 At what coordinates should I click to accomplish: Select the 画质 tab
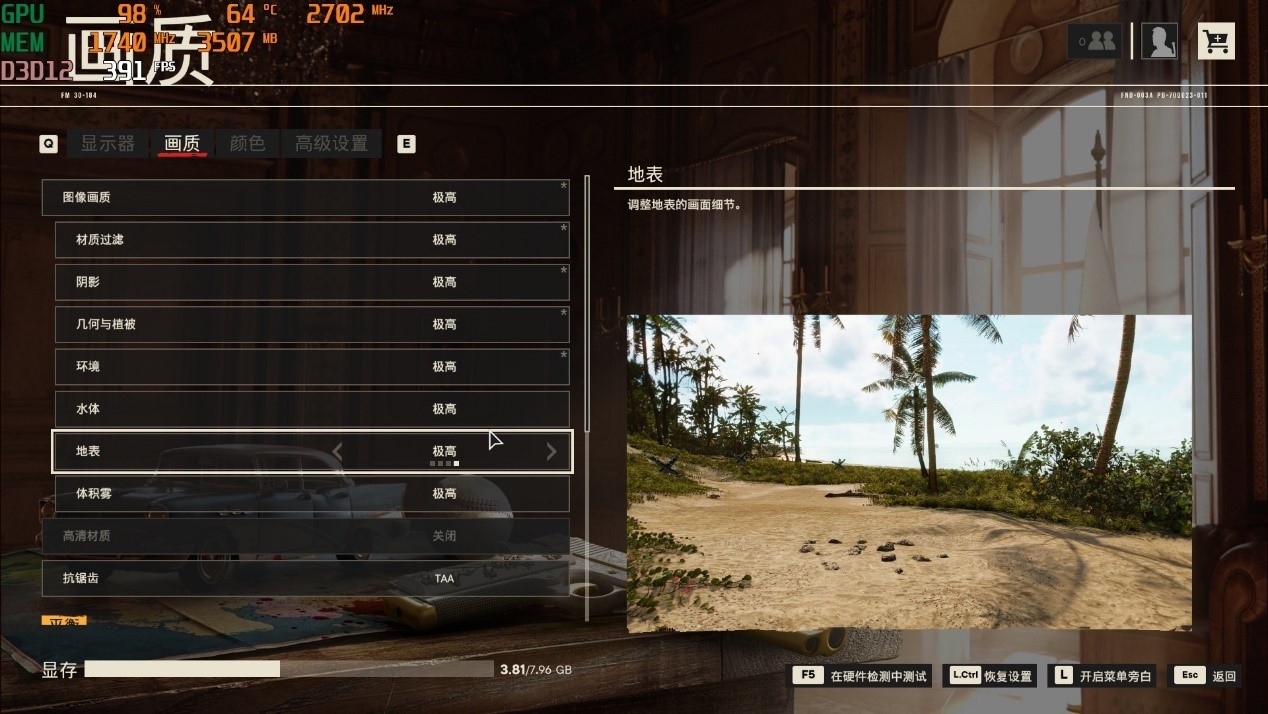[182, 144]
